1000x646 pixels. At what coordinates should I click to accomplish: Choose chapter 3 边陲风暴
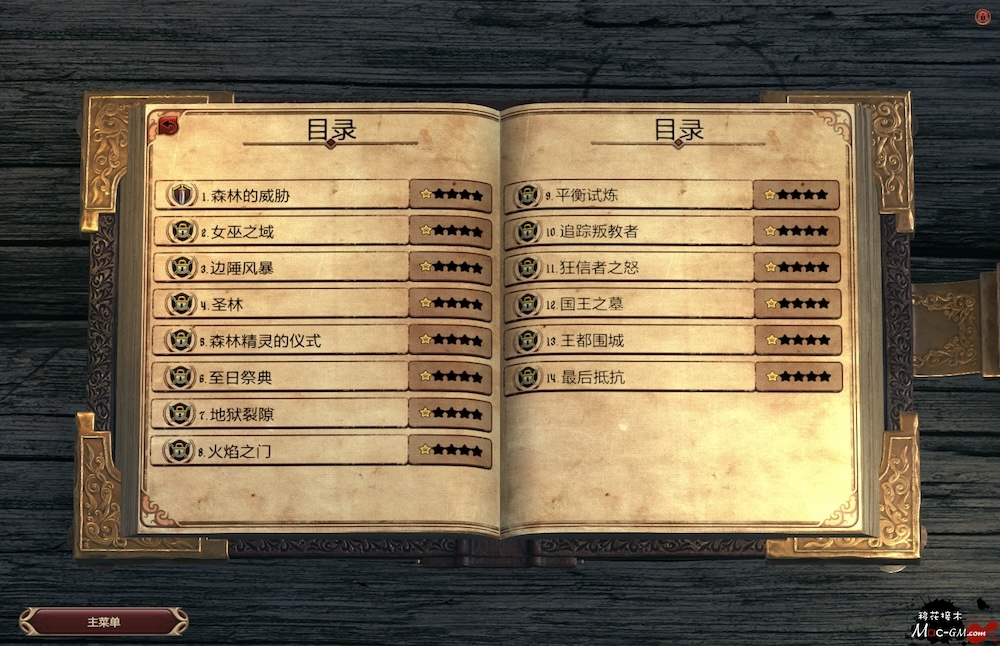click(280, 268)
